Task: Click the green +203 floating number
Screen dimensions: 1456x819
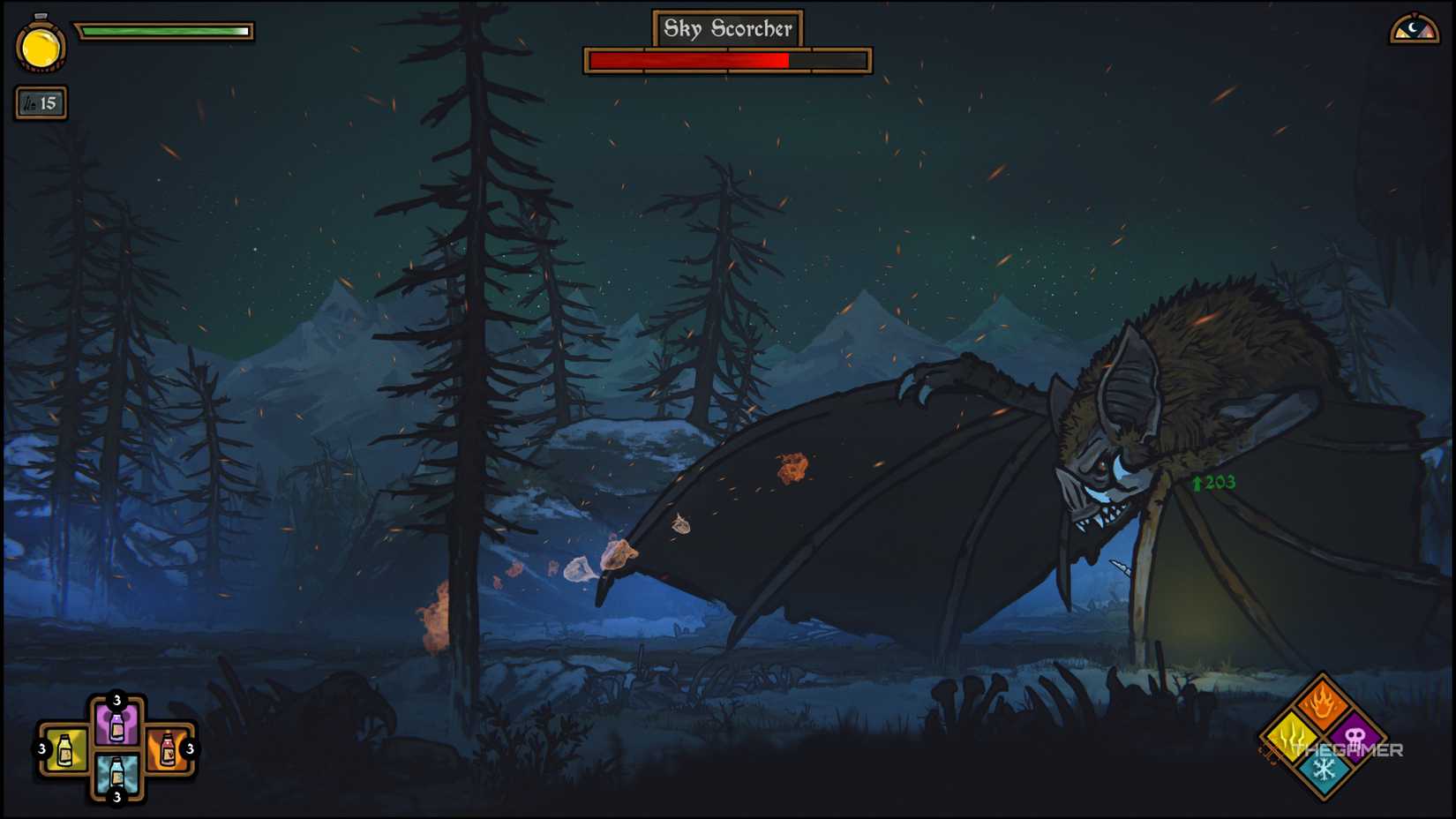Action: point(1212,483)
